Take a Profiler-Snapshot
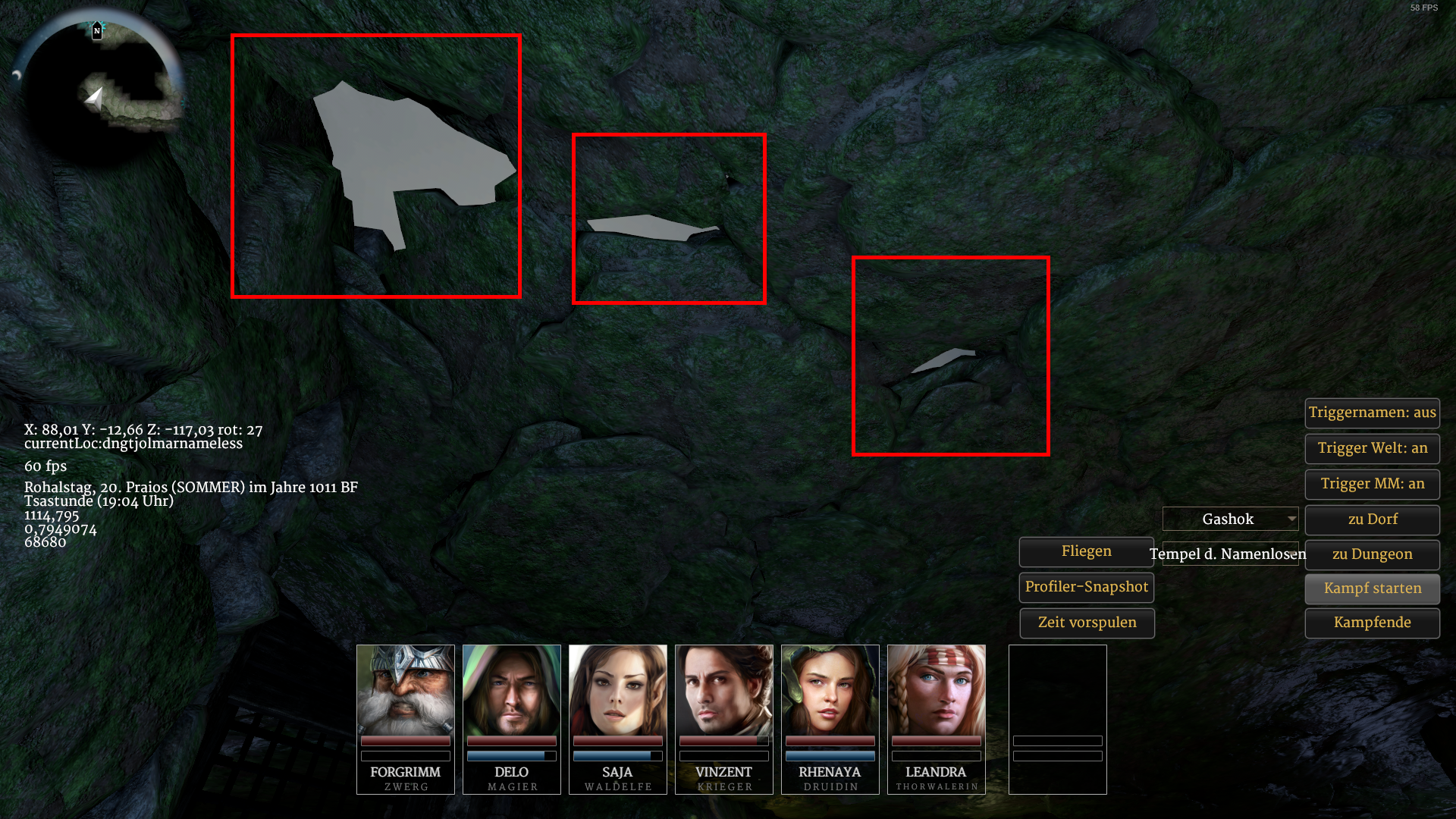The height and width of the screenshot is (819, 1456). point(1086,587)
